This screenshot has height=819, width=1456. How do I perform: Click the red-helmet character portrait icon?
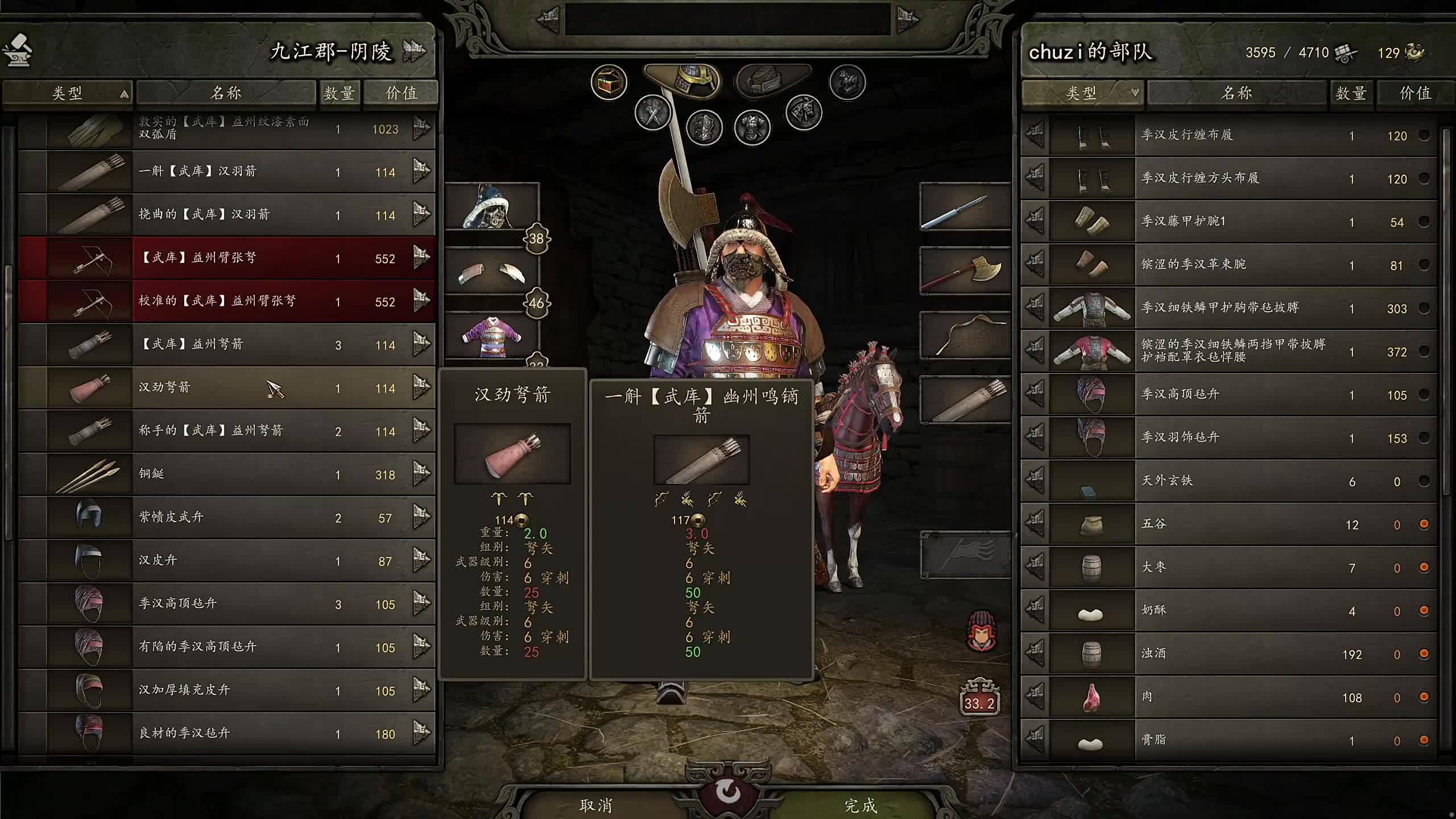[x=981, y=631]
